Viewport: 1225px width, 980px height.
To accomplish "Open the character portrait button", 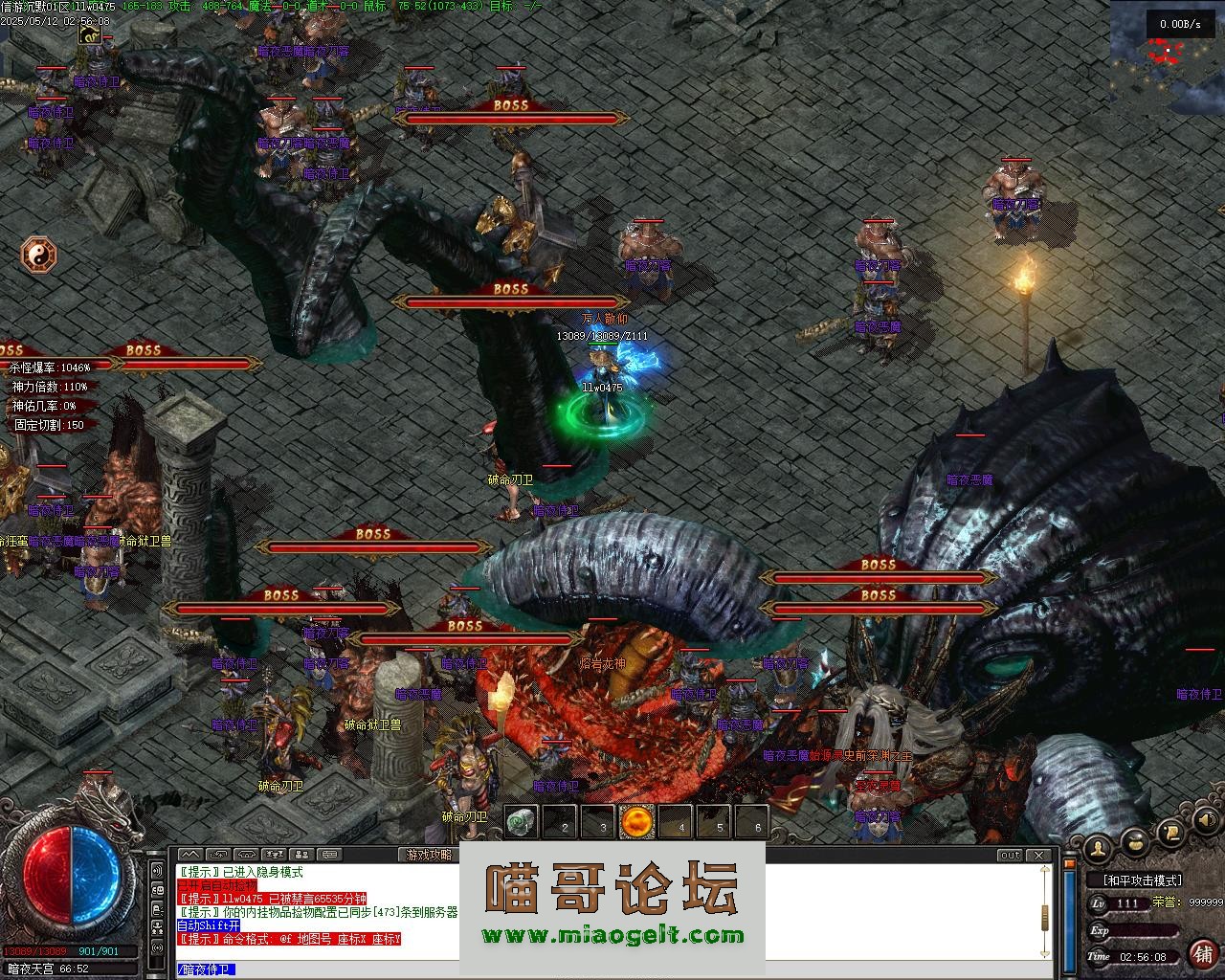I will pyautogui.click(x=1098, y=846).
